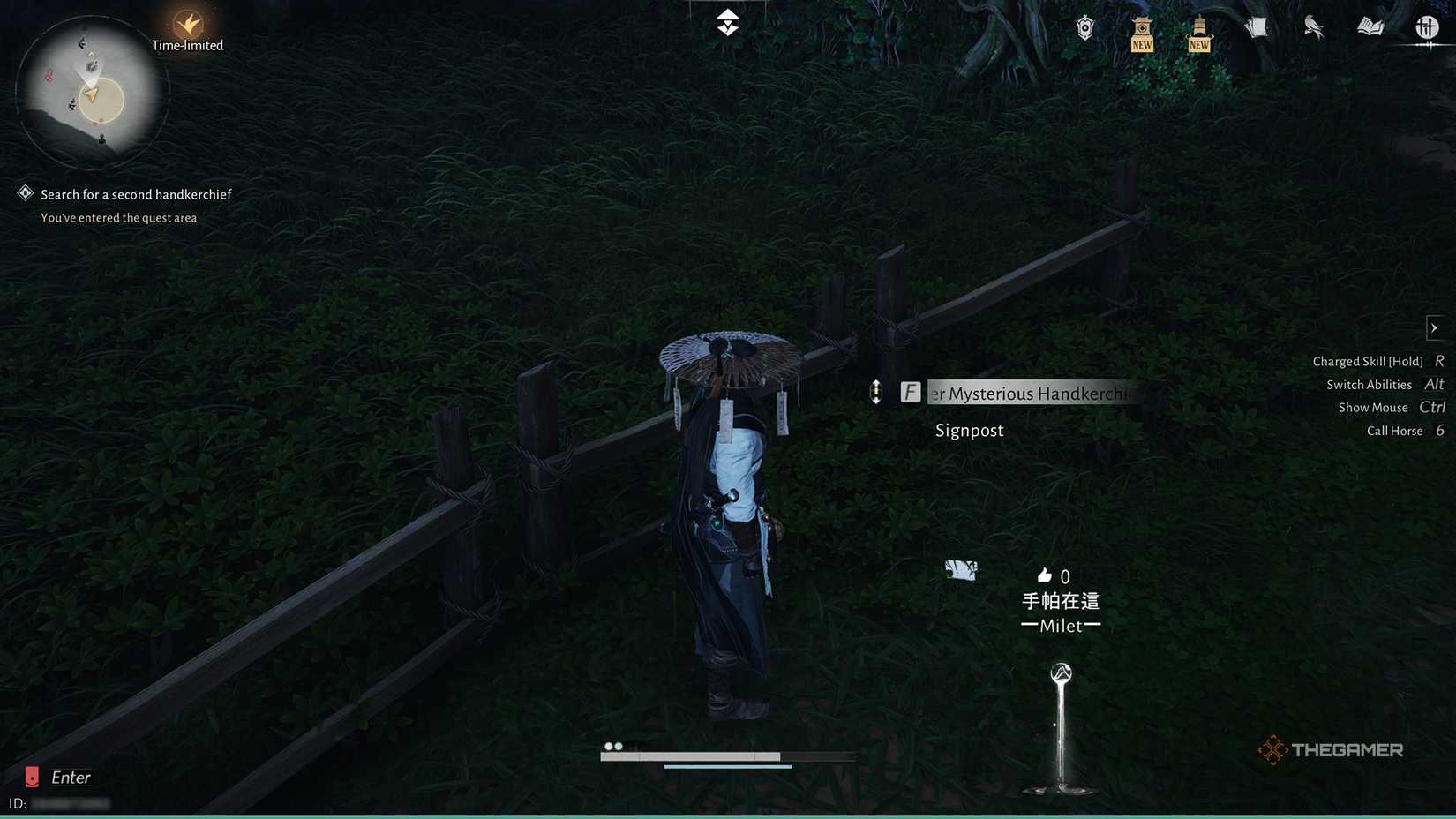
Task: Open the signpost scroll indicator above Mysterious Handkerchief
Action: point(876,391)
